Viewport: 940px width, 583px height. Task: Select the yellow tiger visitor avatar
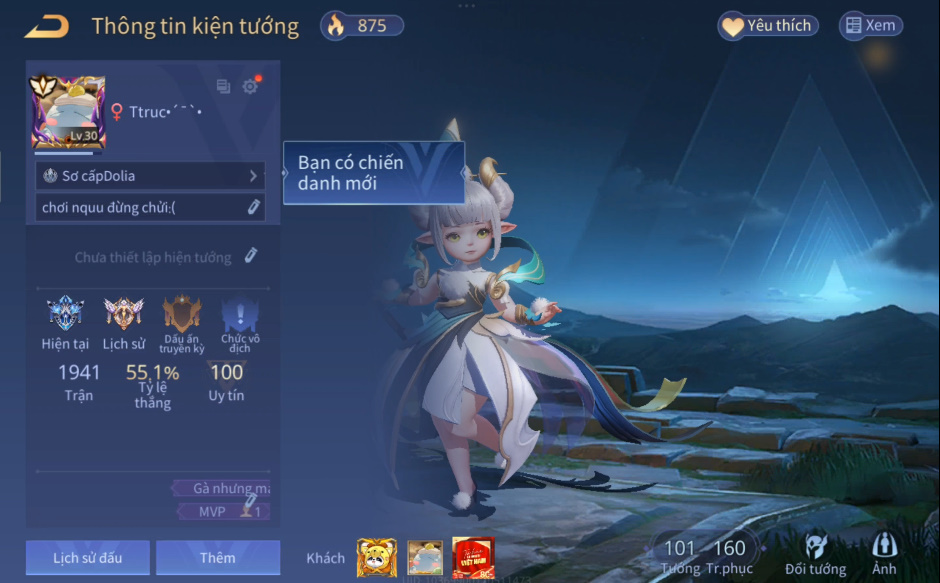click(x=376, y=558)
